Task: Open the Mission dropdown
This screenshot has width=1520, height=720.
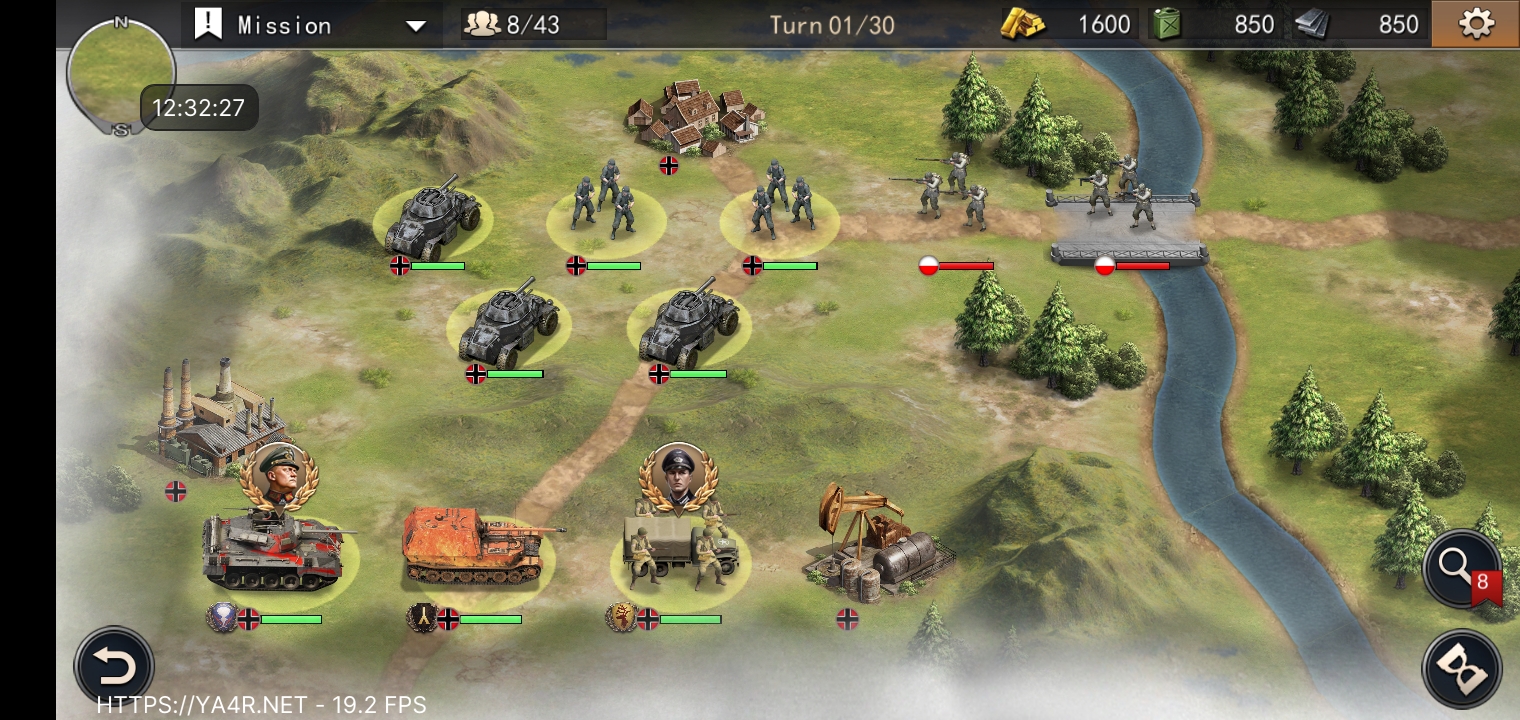Action: (x=310, y=25)
